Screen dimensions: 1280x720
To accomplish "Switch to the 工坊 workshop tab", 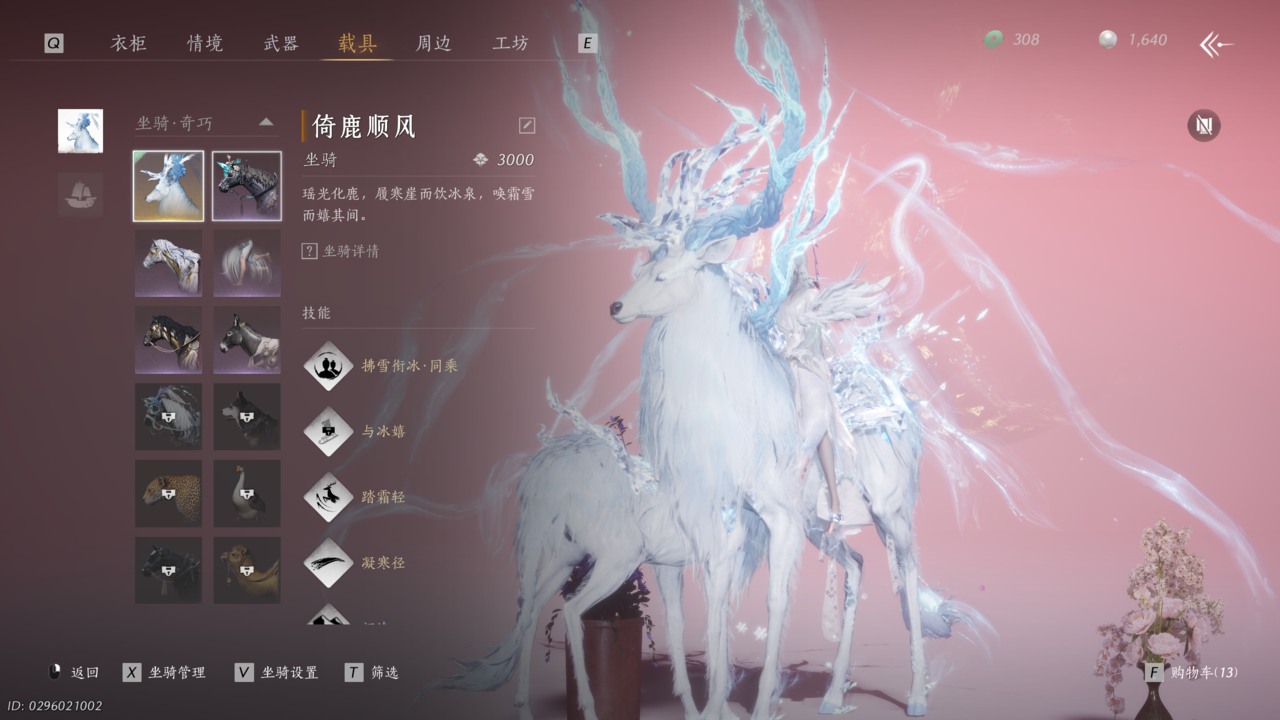I will (x=511, y=43).
